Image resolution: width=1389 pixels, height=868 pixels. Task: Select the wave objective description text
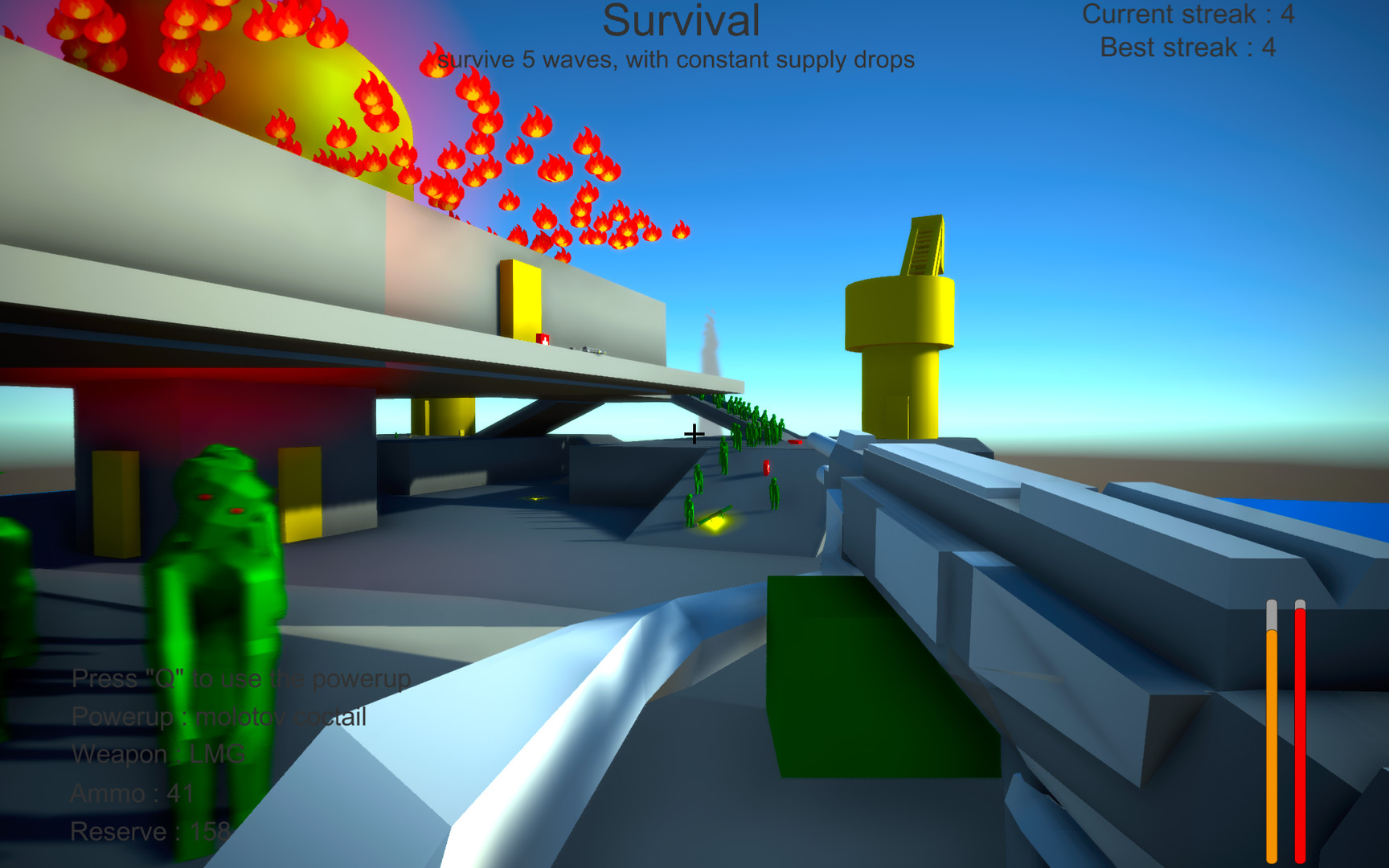click(675, 58)
